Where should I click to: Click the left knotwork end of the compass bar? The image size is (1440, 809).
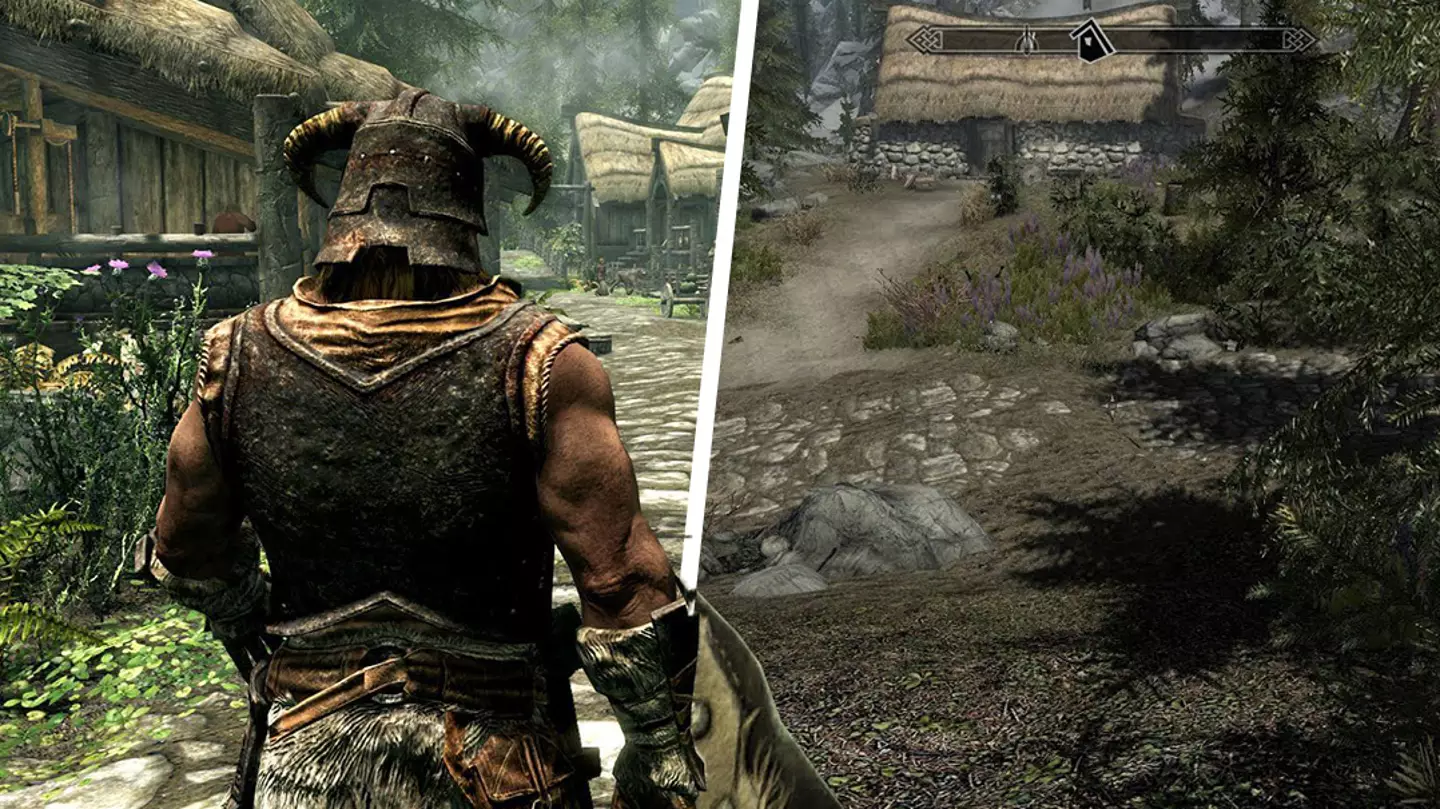pyautogui.click(x=925, y=38)
